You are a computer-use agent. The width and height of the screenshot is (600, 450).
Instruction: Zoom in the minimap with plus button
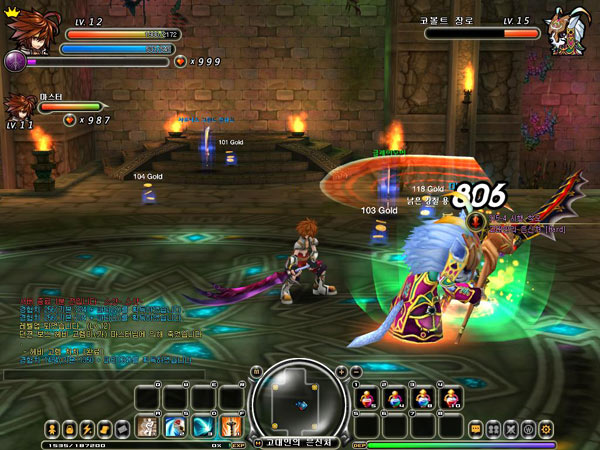point(340,371)
